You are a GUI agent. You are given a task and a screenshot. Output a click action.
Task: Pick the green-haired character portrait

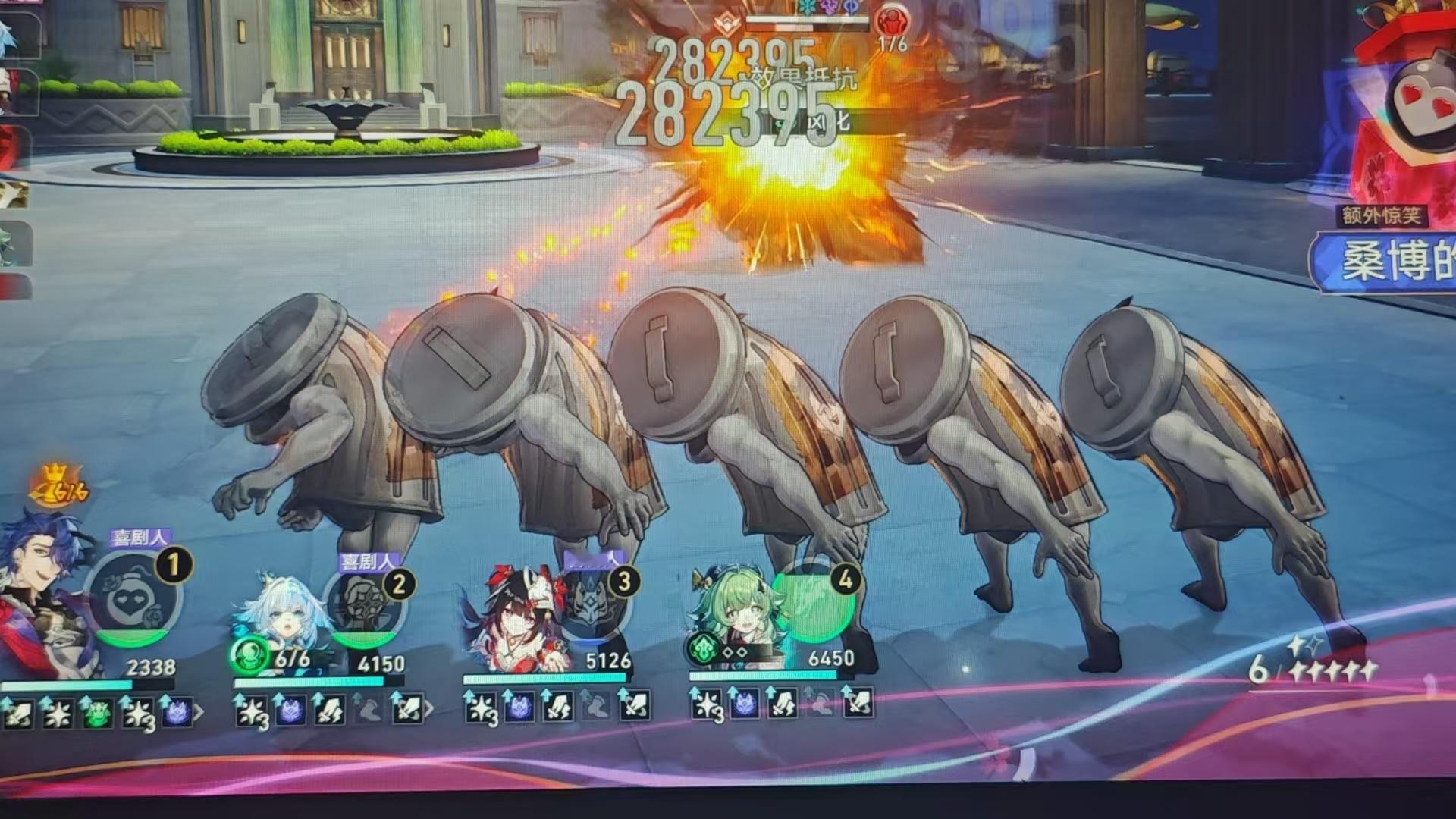732,614
